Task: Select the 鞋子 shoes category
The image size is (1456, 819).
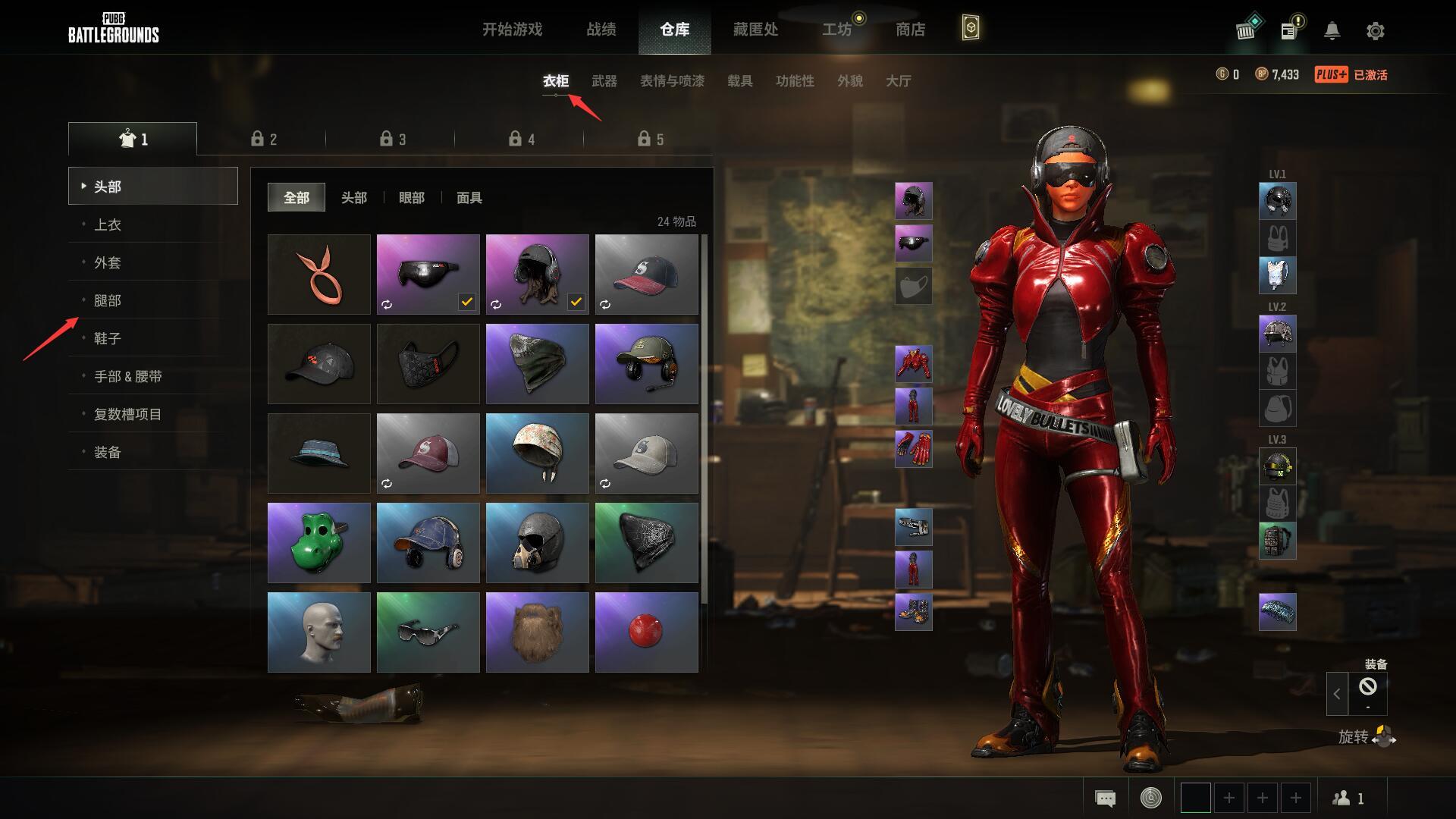Action: pos(108,338)
